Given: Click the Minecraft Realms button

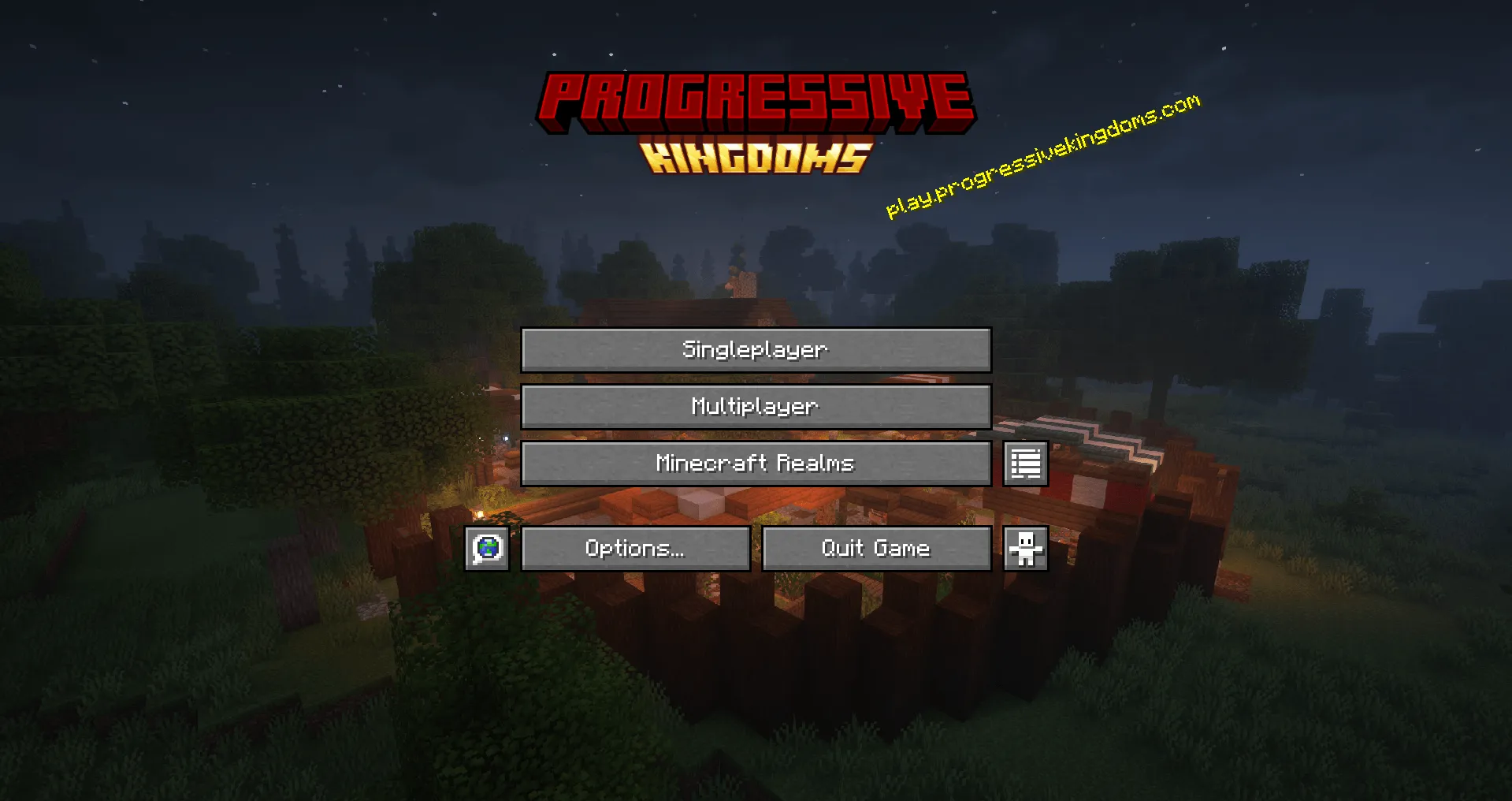Looking at the screenshot, I should coord(754,464).
